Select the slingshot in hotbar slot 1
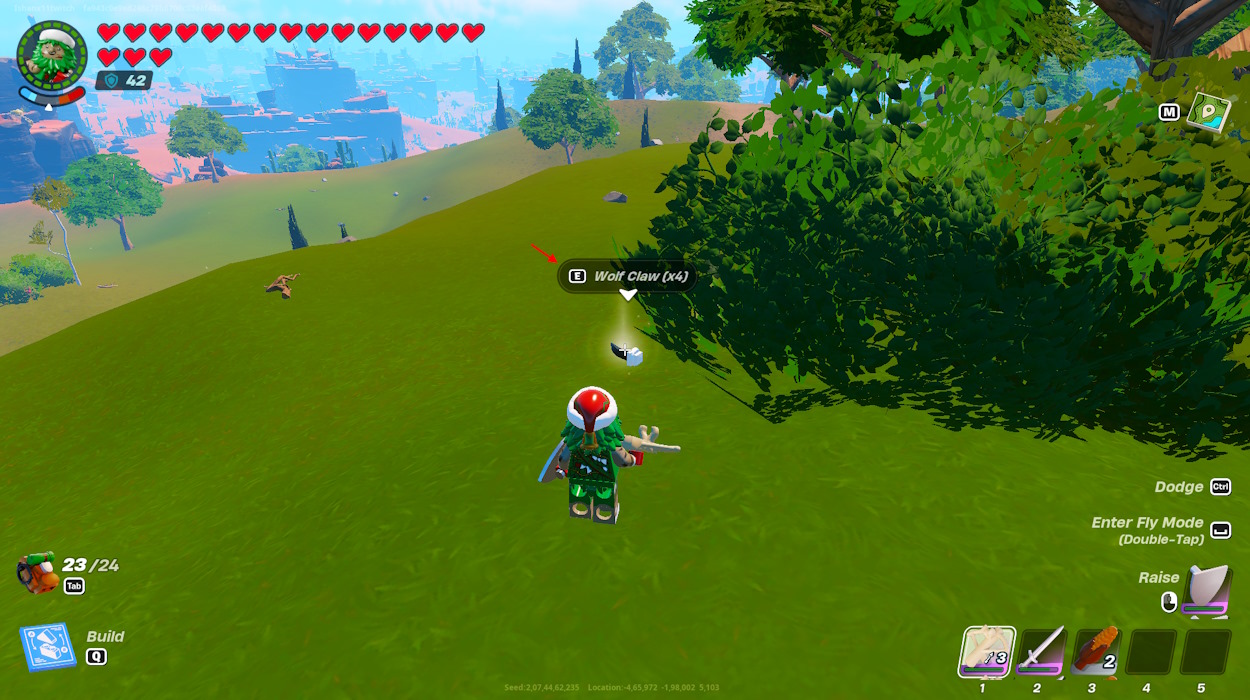 988,652
